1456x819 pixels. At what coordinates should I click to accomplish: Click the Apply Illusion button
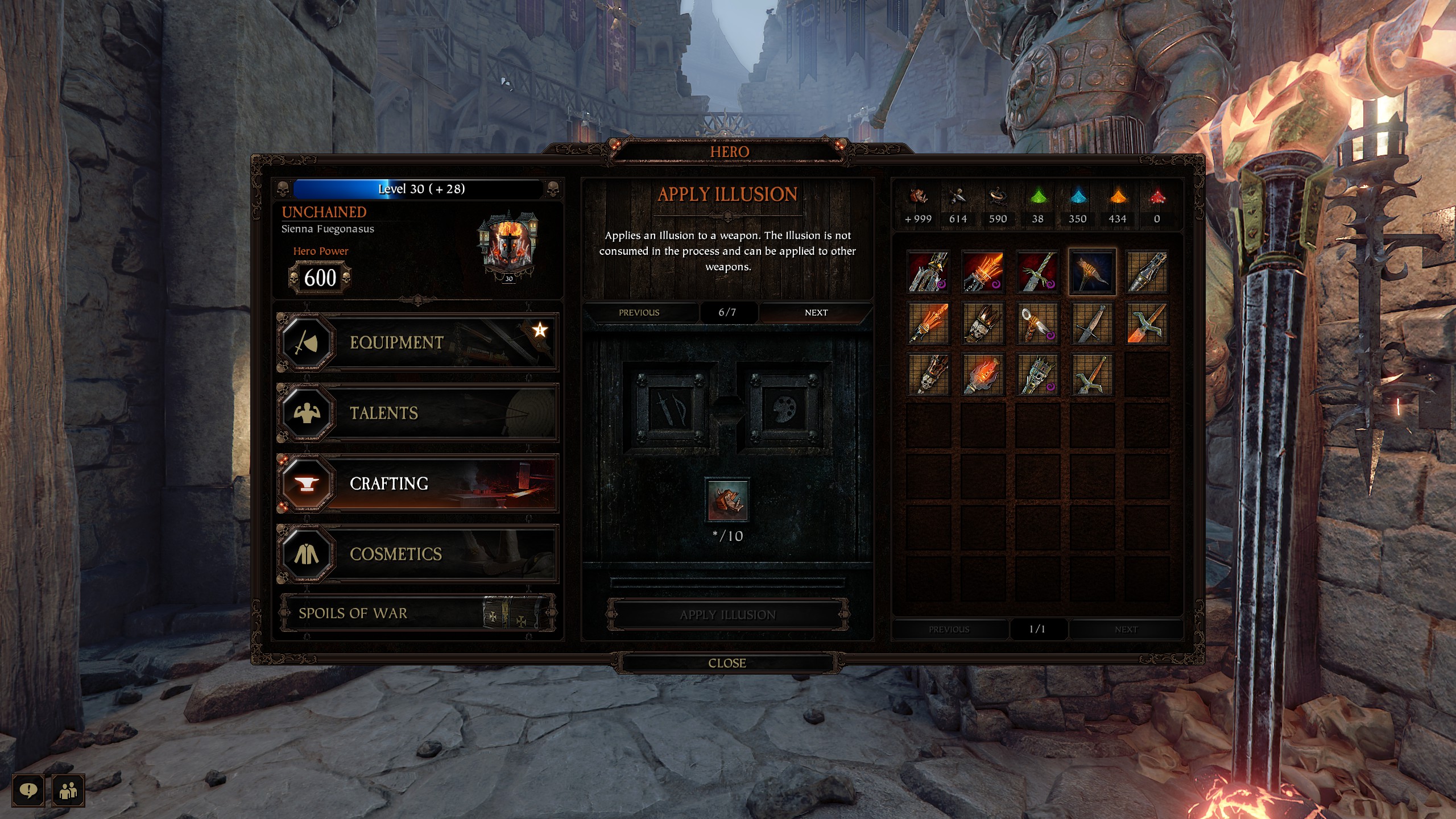[x=727, y=615]
